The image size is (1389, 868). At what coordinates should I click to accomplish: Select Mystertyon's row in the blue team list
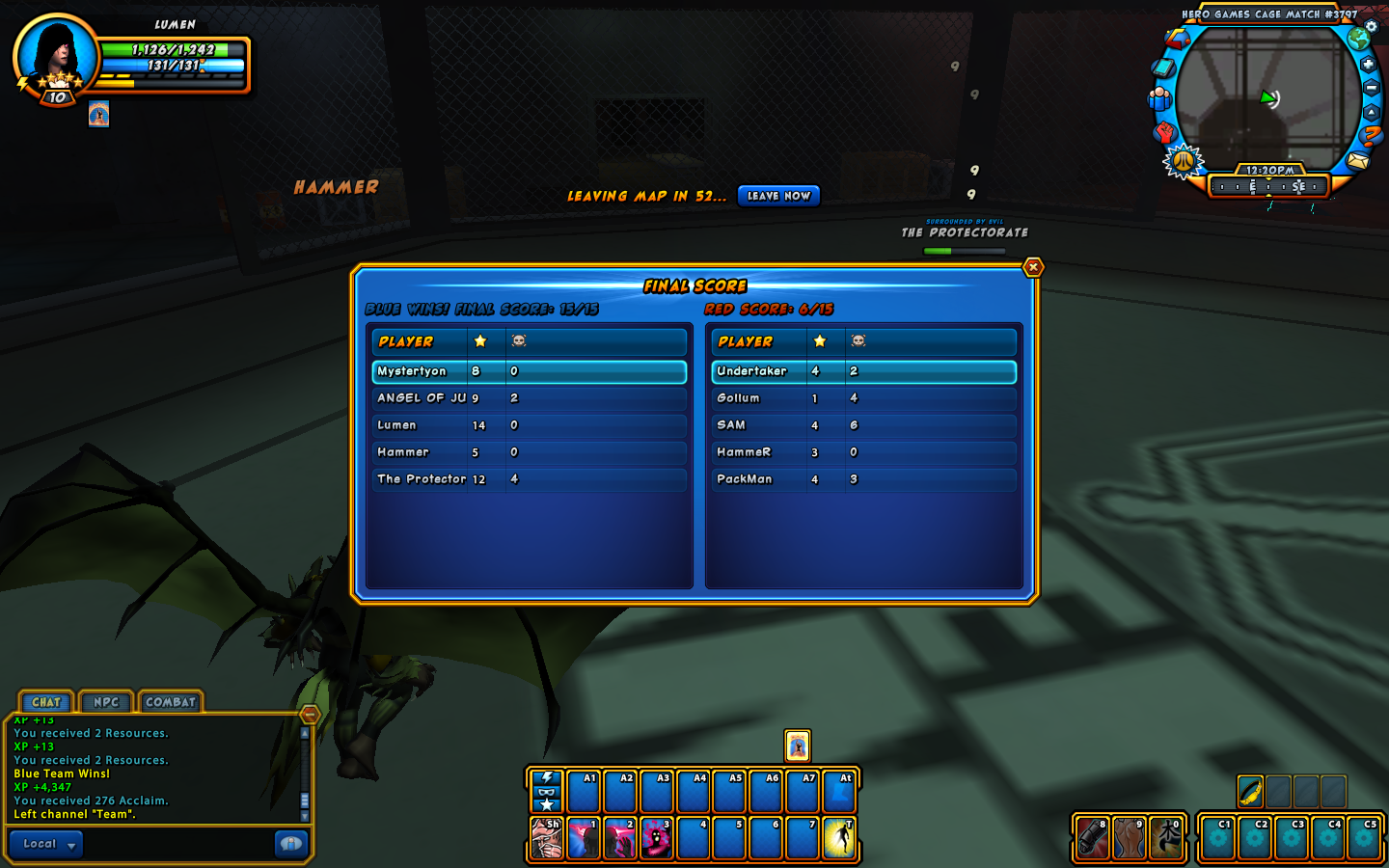529,371
